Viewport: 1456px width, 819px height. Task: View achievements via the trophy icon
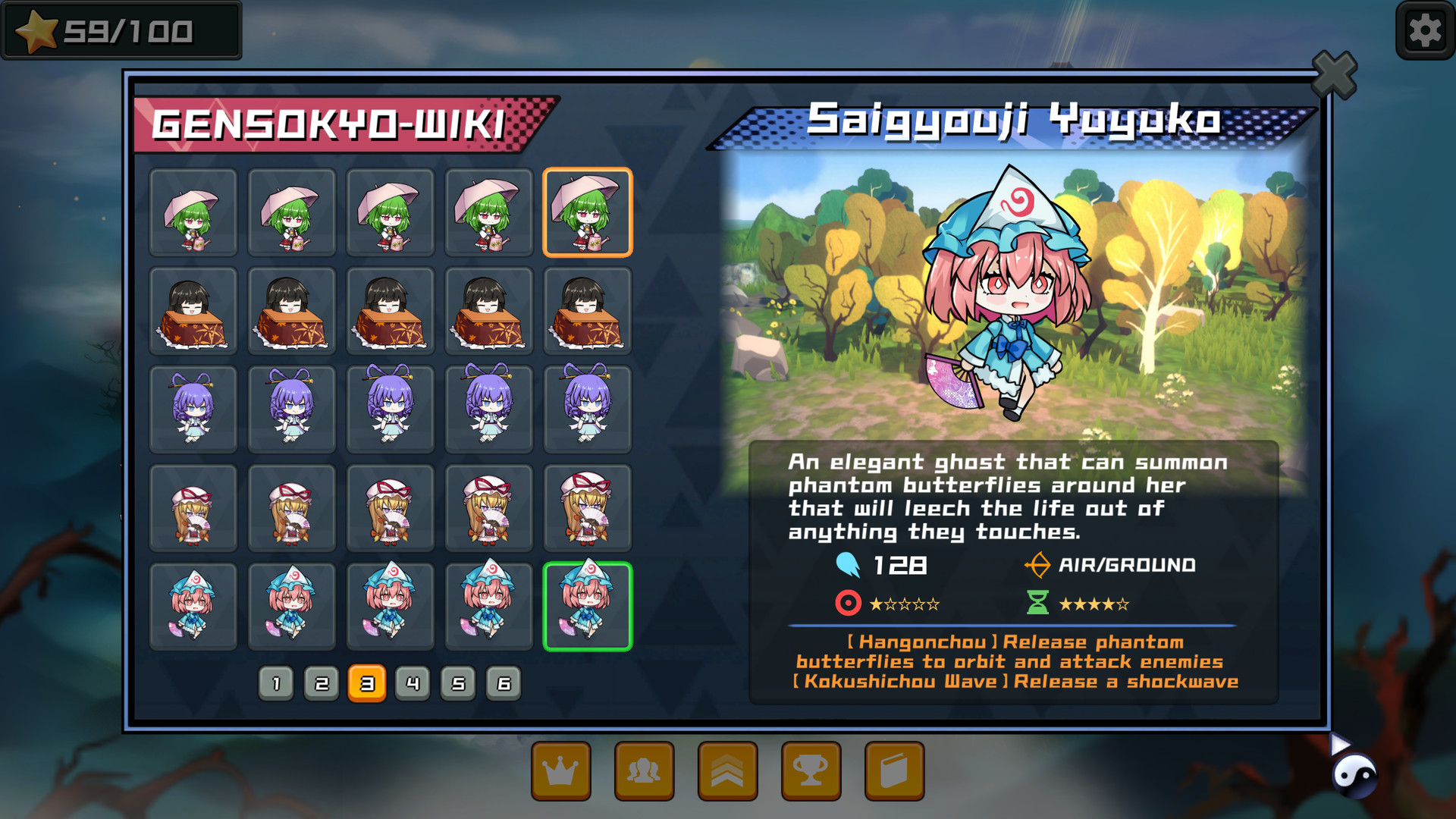coord(811,770)
